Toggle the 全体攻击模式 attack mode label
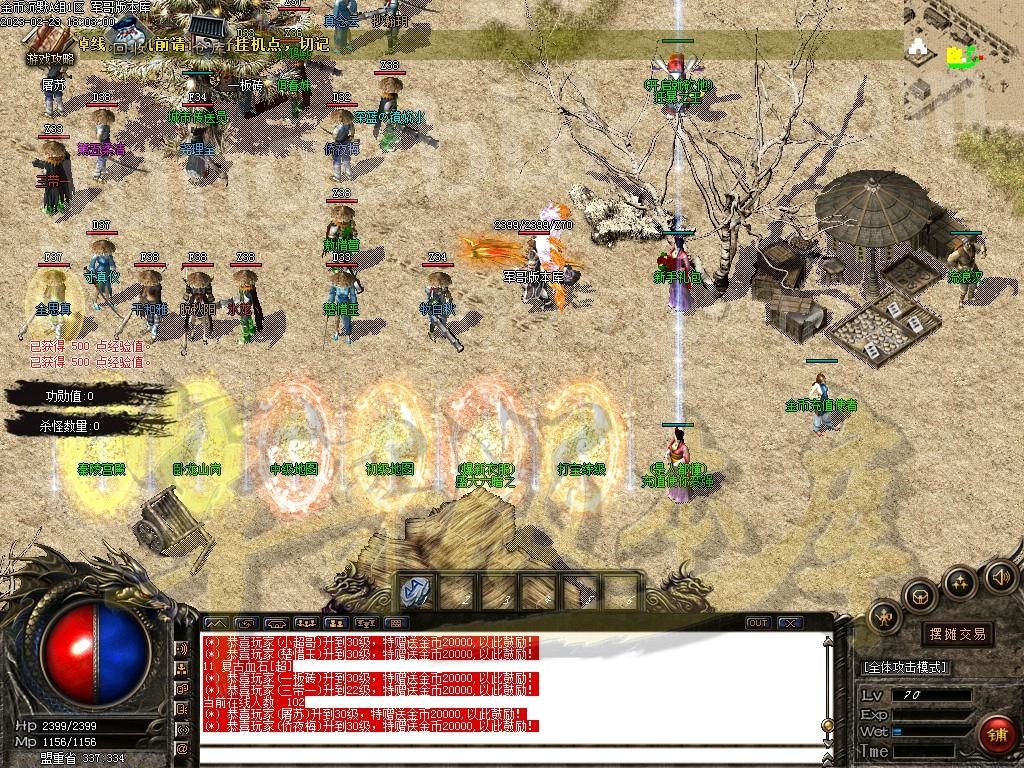This screenshot has height=768, width=1024. (905, 667)
